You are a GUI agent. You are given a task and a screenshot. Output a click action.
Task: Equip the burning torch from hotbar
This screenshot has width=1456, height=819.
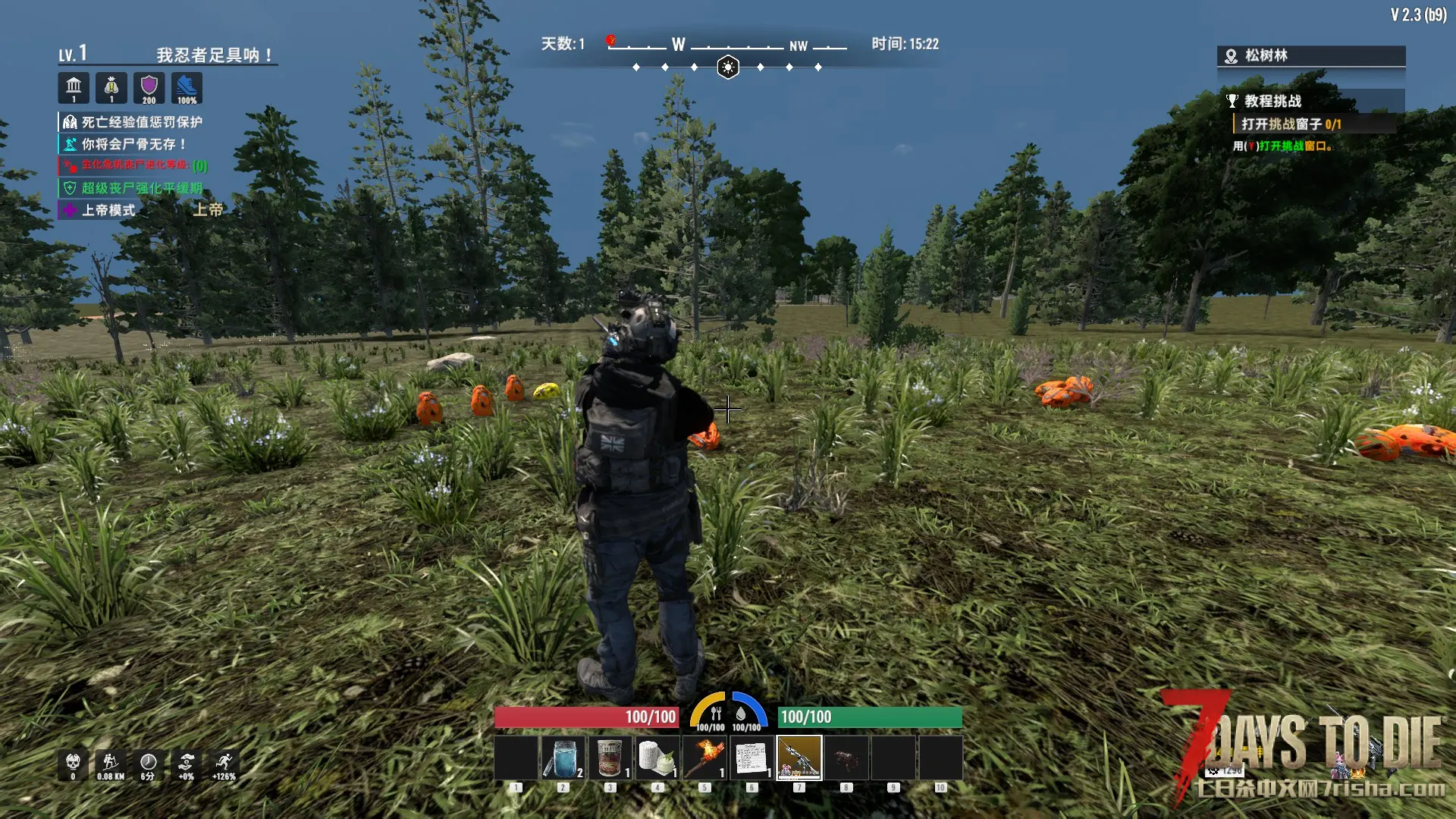click(704, 758)
